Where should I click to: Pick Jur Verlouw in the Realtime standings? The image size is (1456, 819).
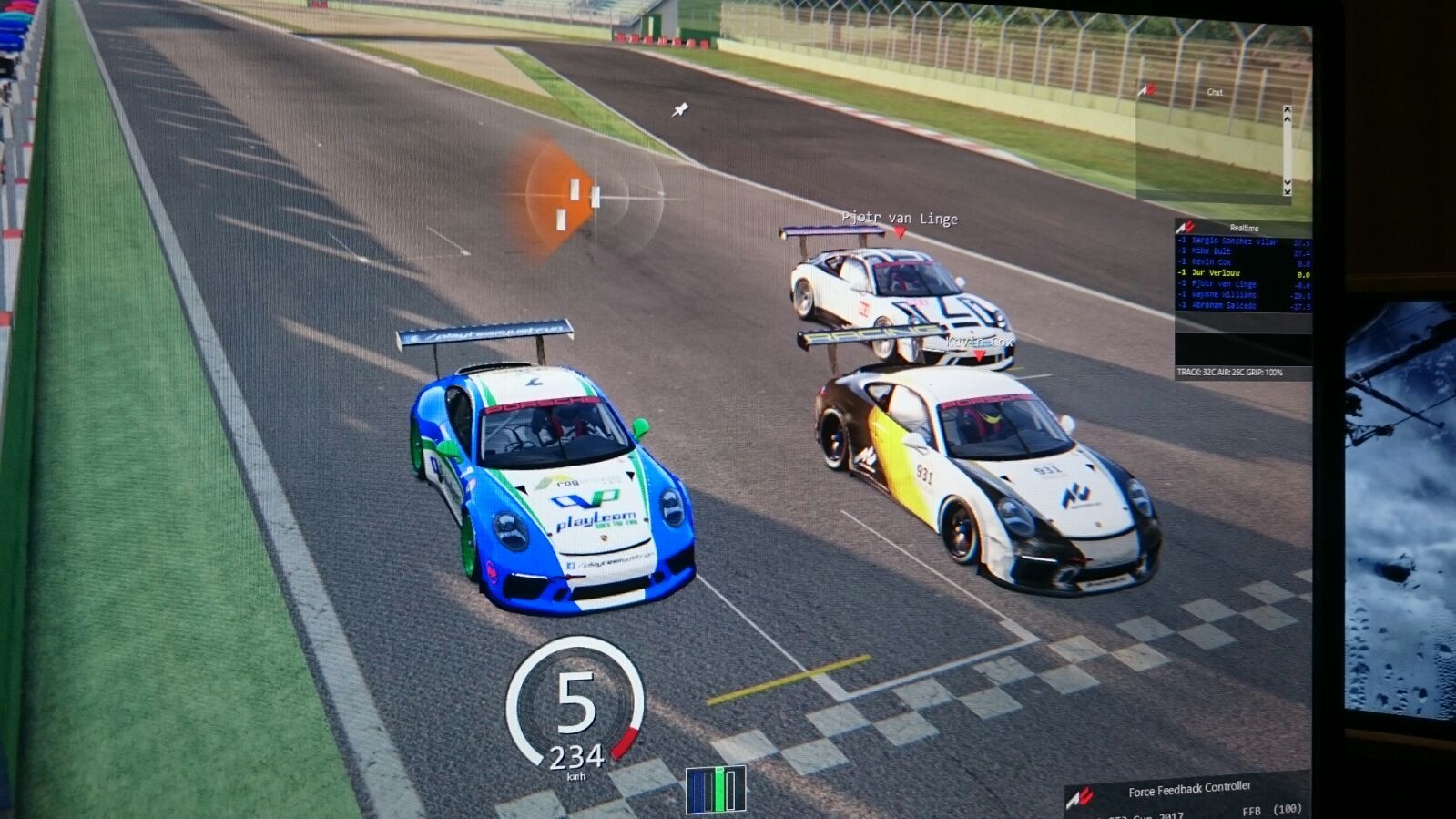(x=1216, y=273)
